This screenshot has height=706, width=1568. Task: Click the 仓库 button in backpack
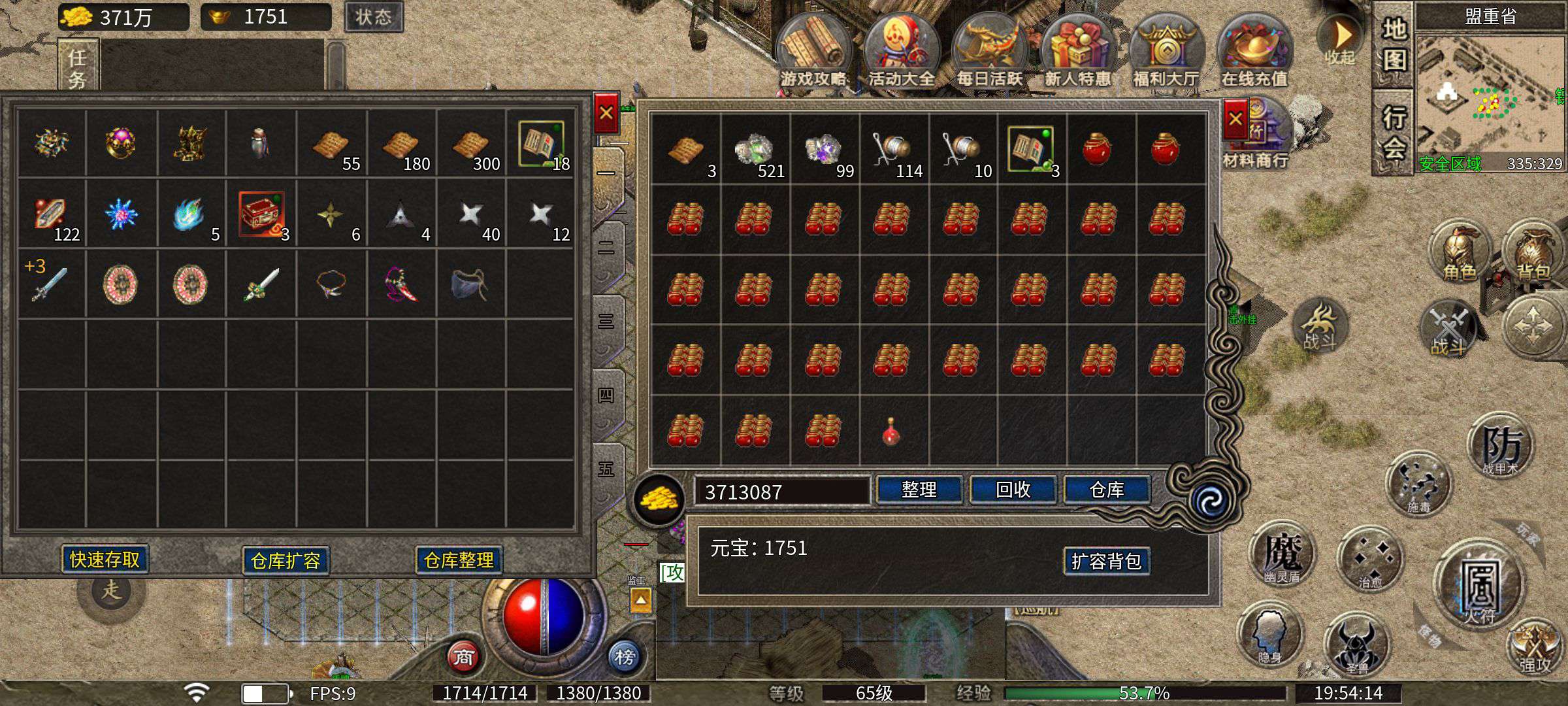tap(1107, 490)
